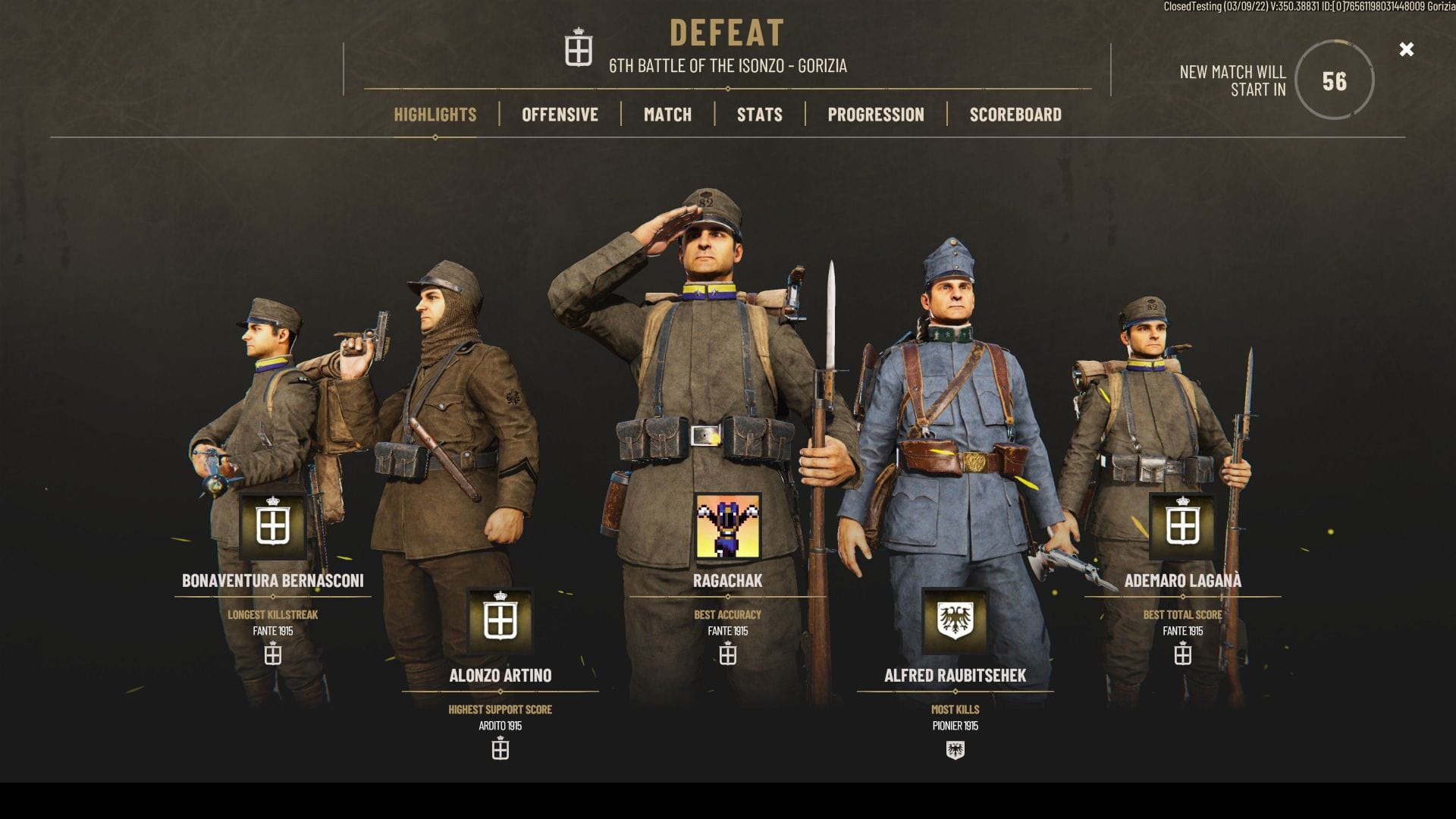Click the player name Ademaro Laganà

[1185, 581]
